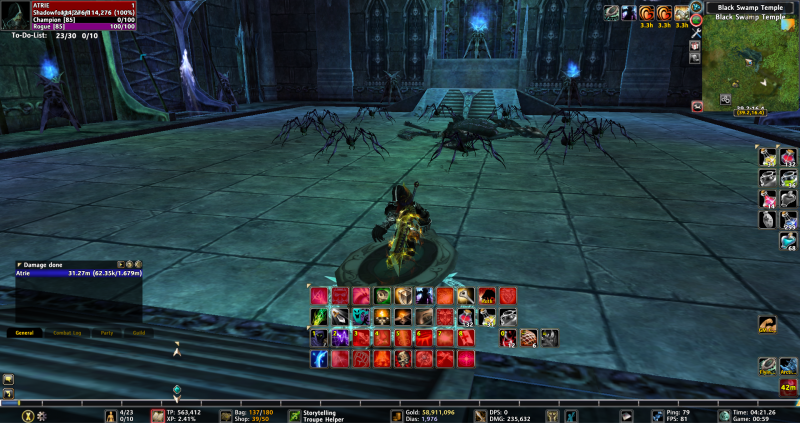800x423 pixels.
Task: Activate the hooded shadow skill in slot 1
Action: click(x=319, y=338)
